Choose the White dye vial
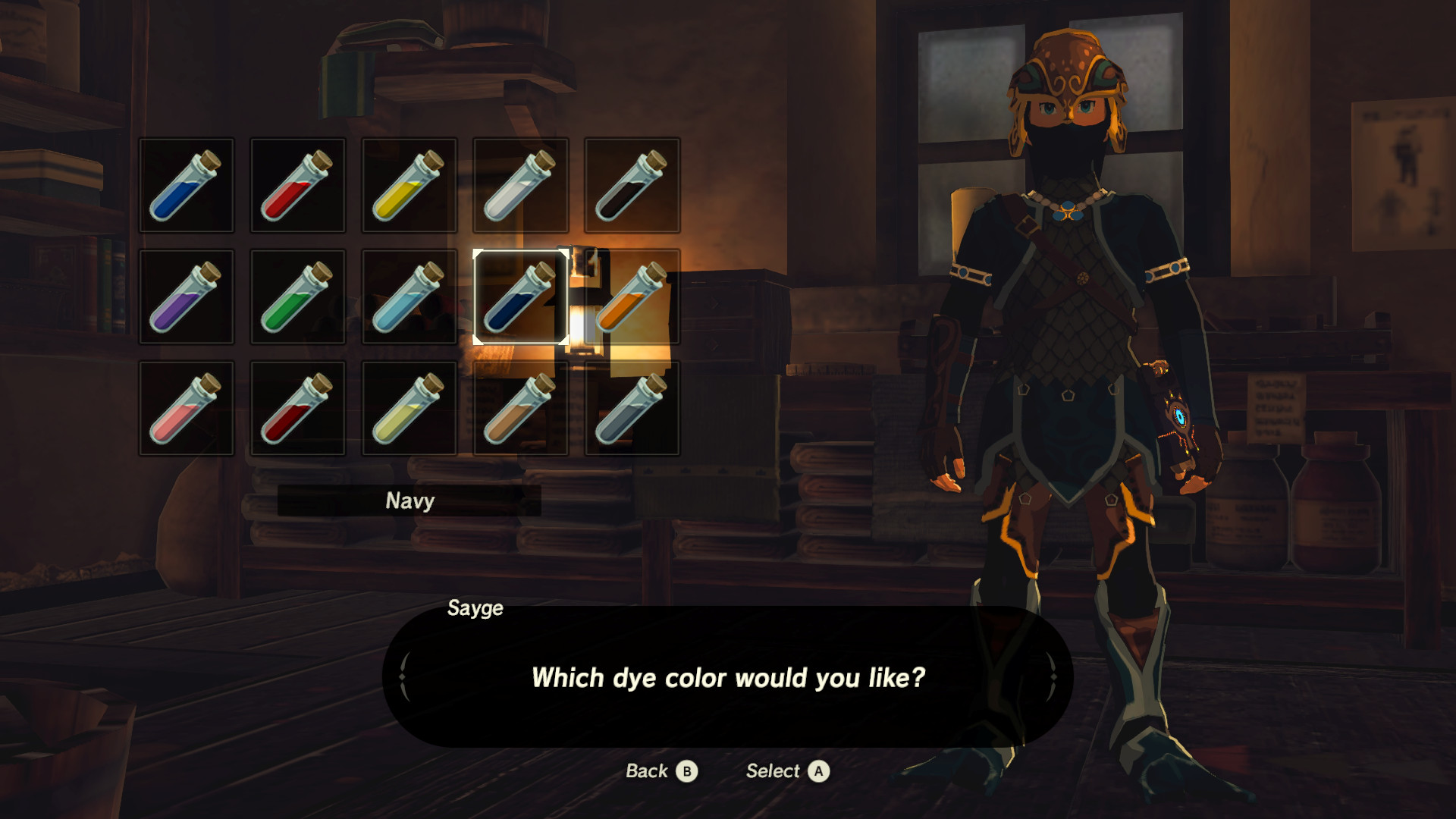 click(x=520, y=184)
